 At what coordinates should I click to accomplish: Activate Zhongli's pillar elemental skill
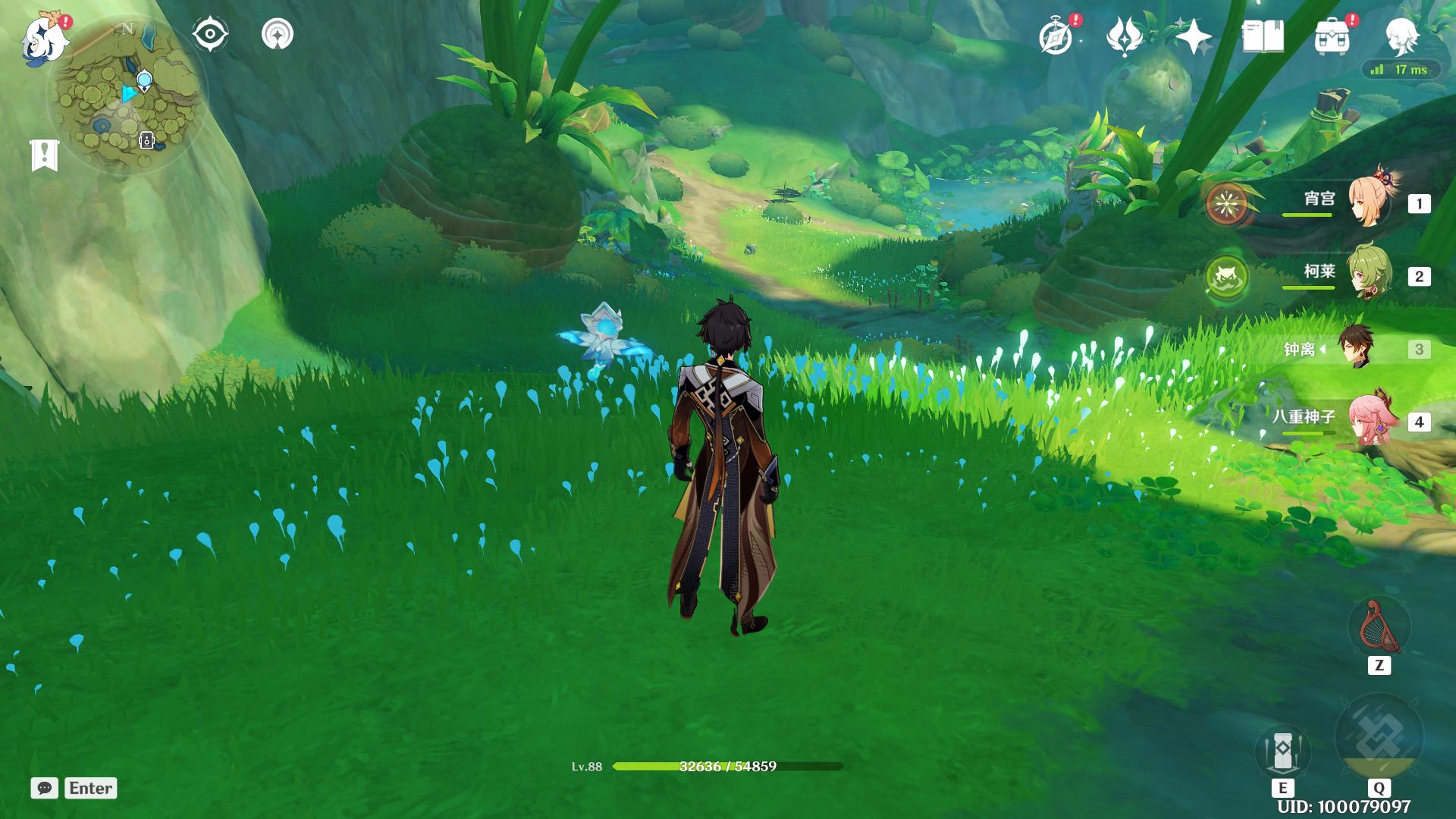(x=1282, y=751)
